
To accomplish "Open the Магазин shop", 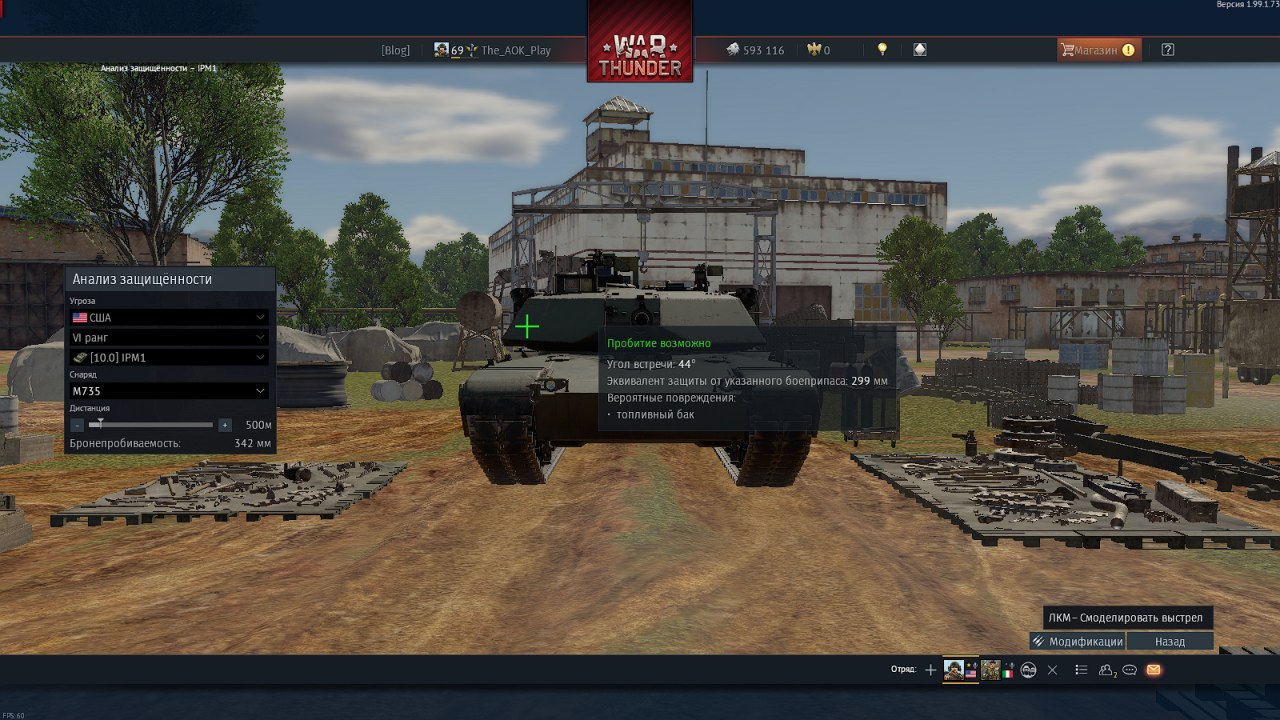I will click(x=1098, y=50).
